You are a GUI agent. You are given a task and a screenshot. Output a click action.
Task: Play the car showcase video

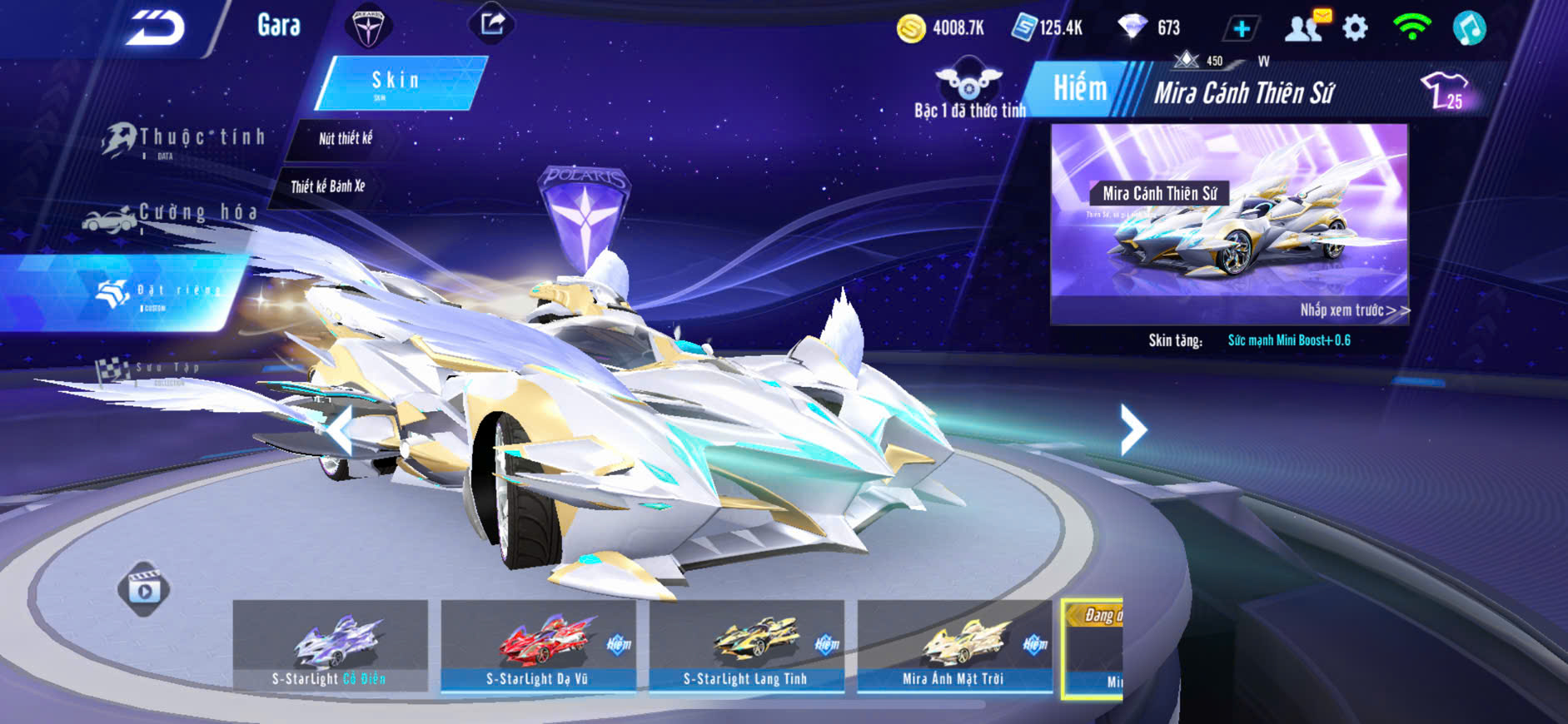pos(144,590)
